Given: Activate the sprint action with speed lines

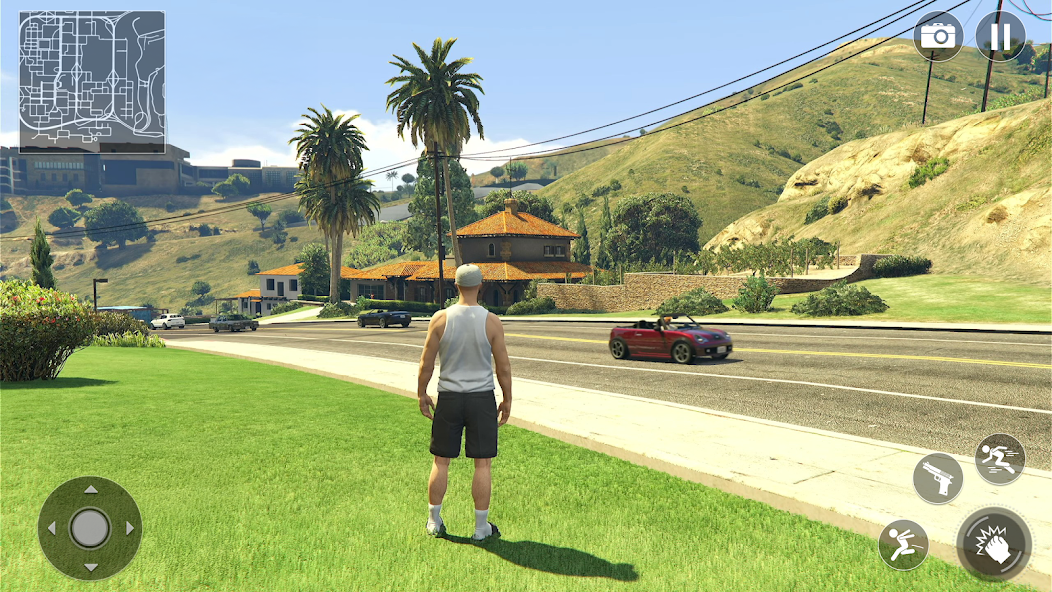Looking at the screenshot, I should coord(999,459).
